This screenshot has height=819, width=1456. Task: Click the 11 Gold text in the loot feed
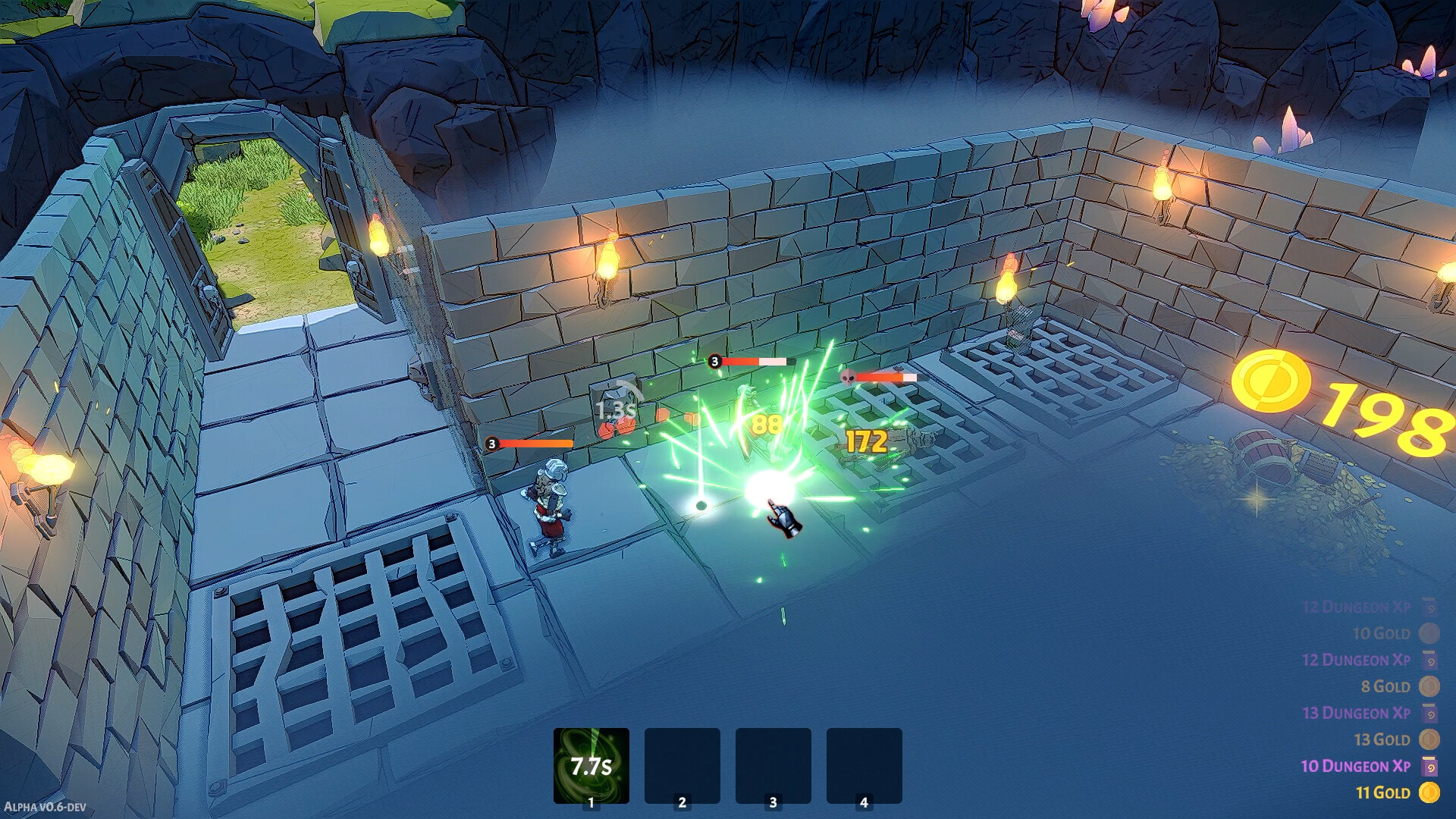[x=1383, y=791]
